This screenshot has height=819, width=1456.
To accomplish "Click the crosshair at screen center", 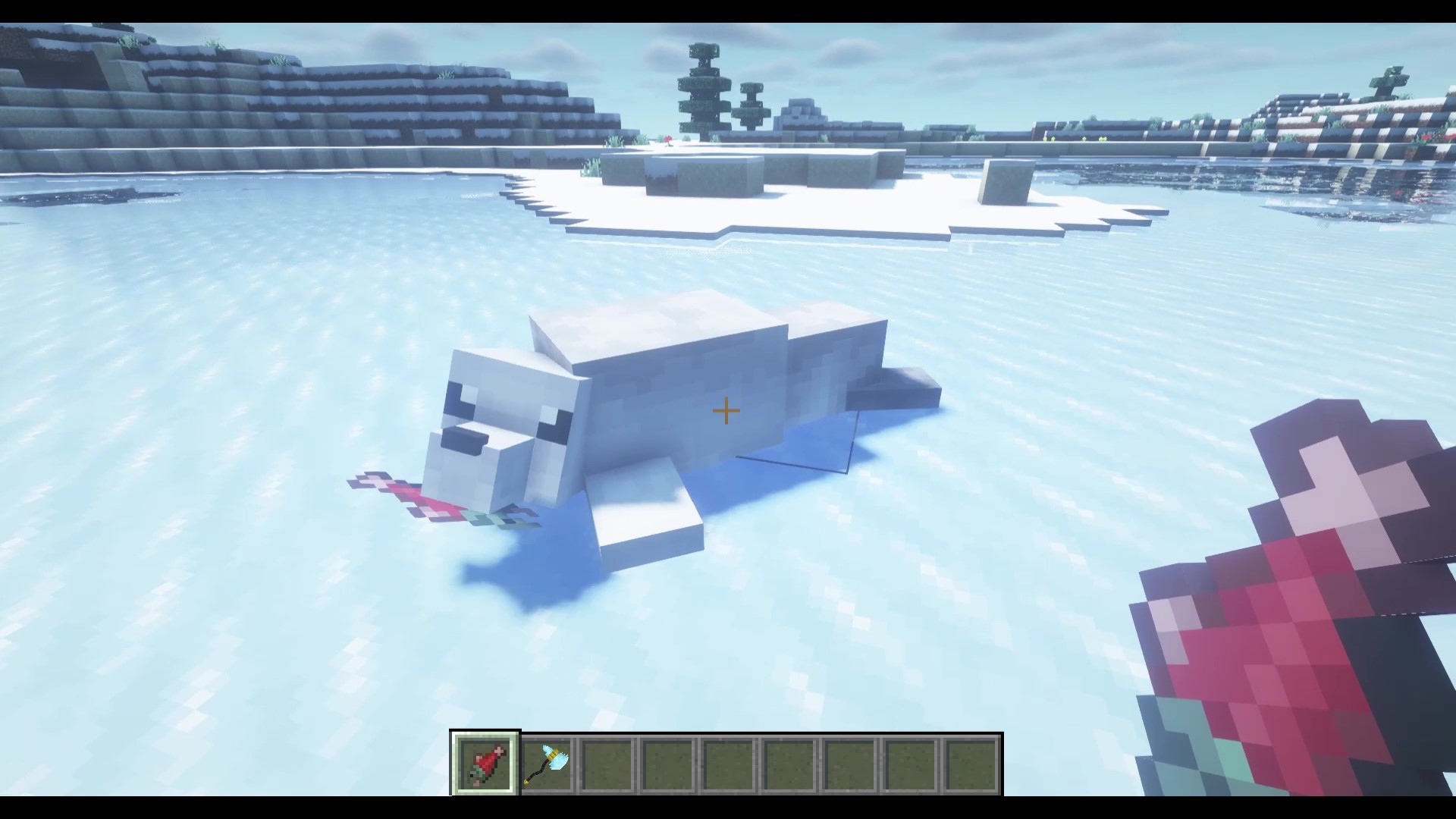I will pyautogui.click(x=725, y=410).
